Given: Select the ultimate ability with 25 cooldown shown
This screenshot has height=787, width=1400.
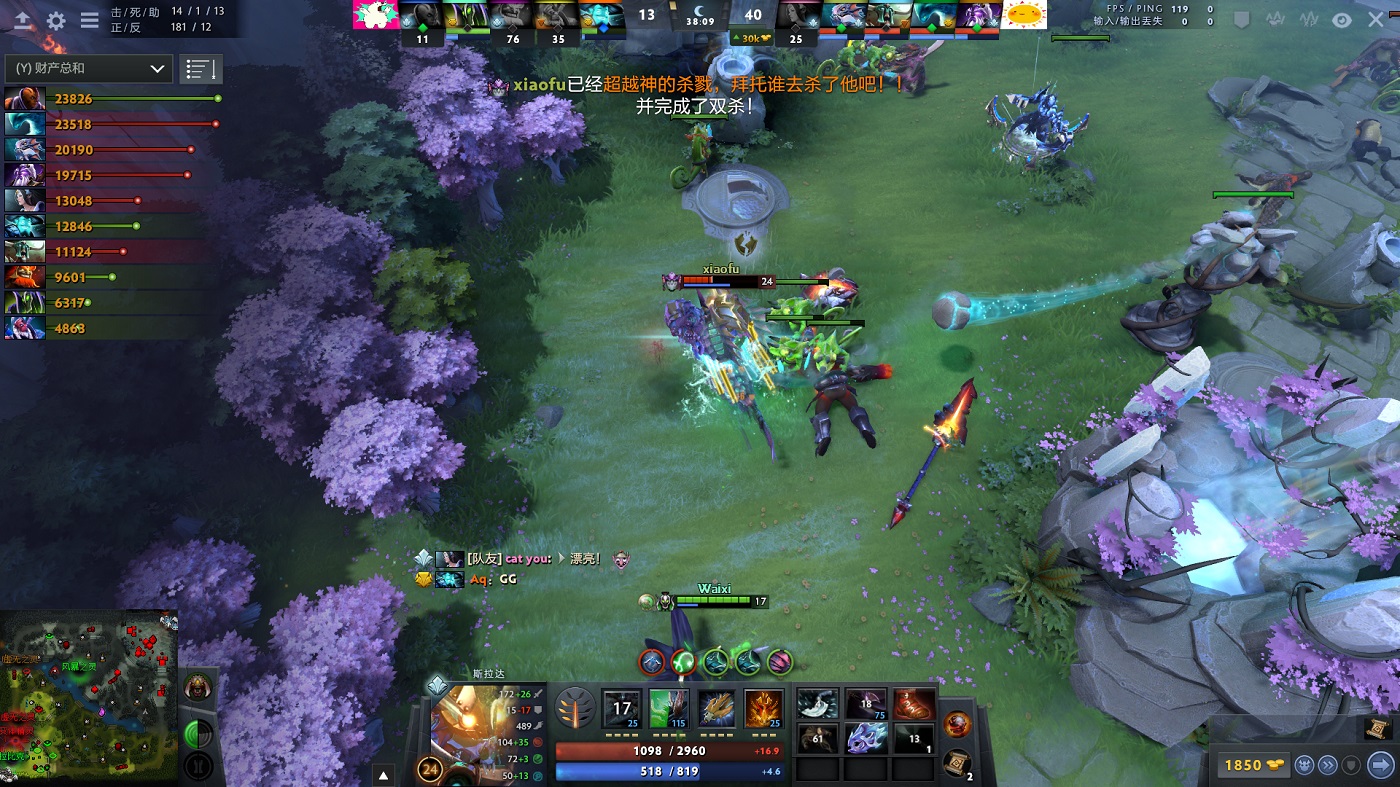Looking at the screenshot, I should (762, 708).
